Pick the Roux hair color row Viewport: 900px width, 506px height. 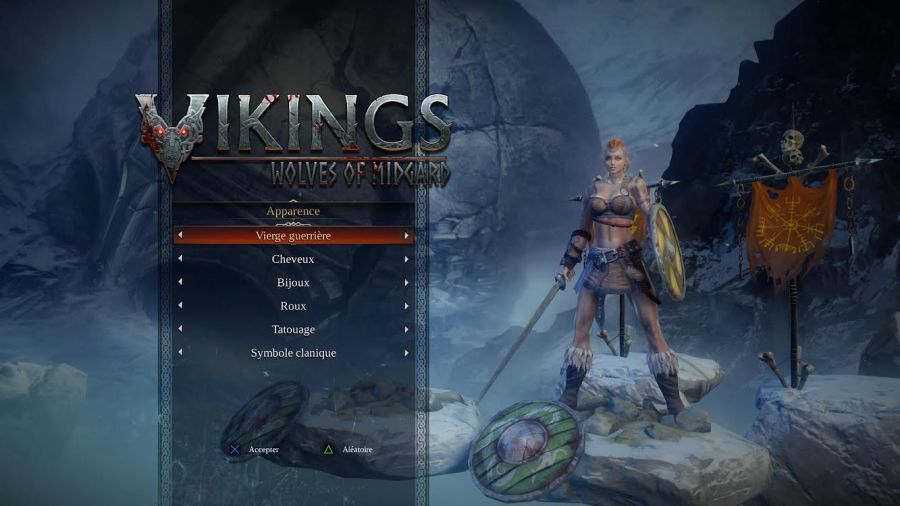click(293, 306)
